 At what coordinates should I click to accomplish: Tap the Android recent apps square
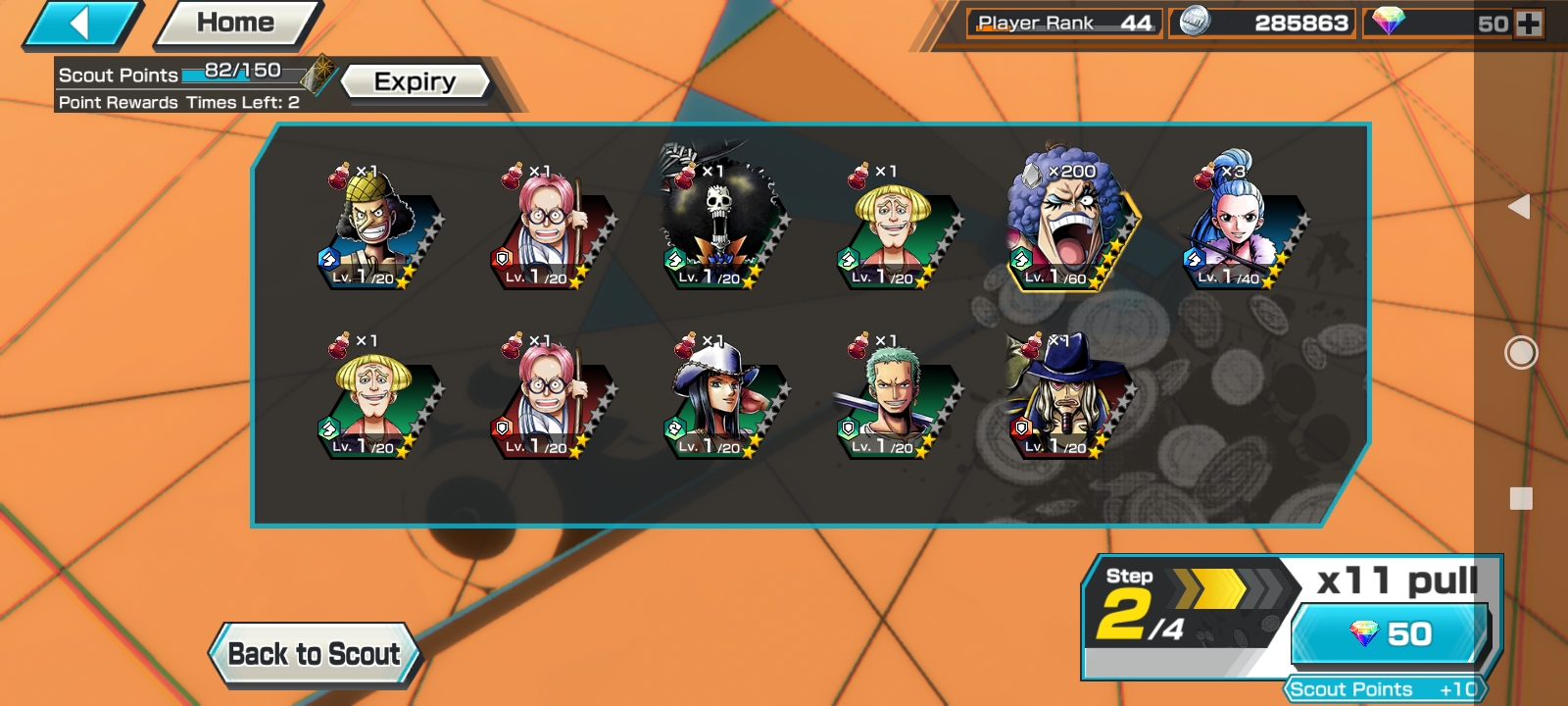coord(1520,498)
